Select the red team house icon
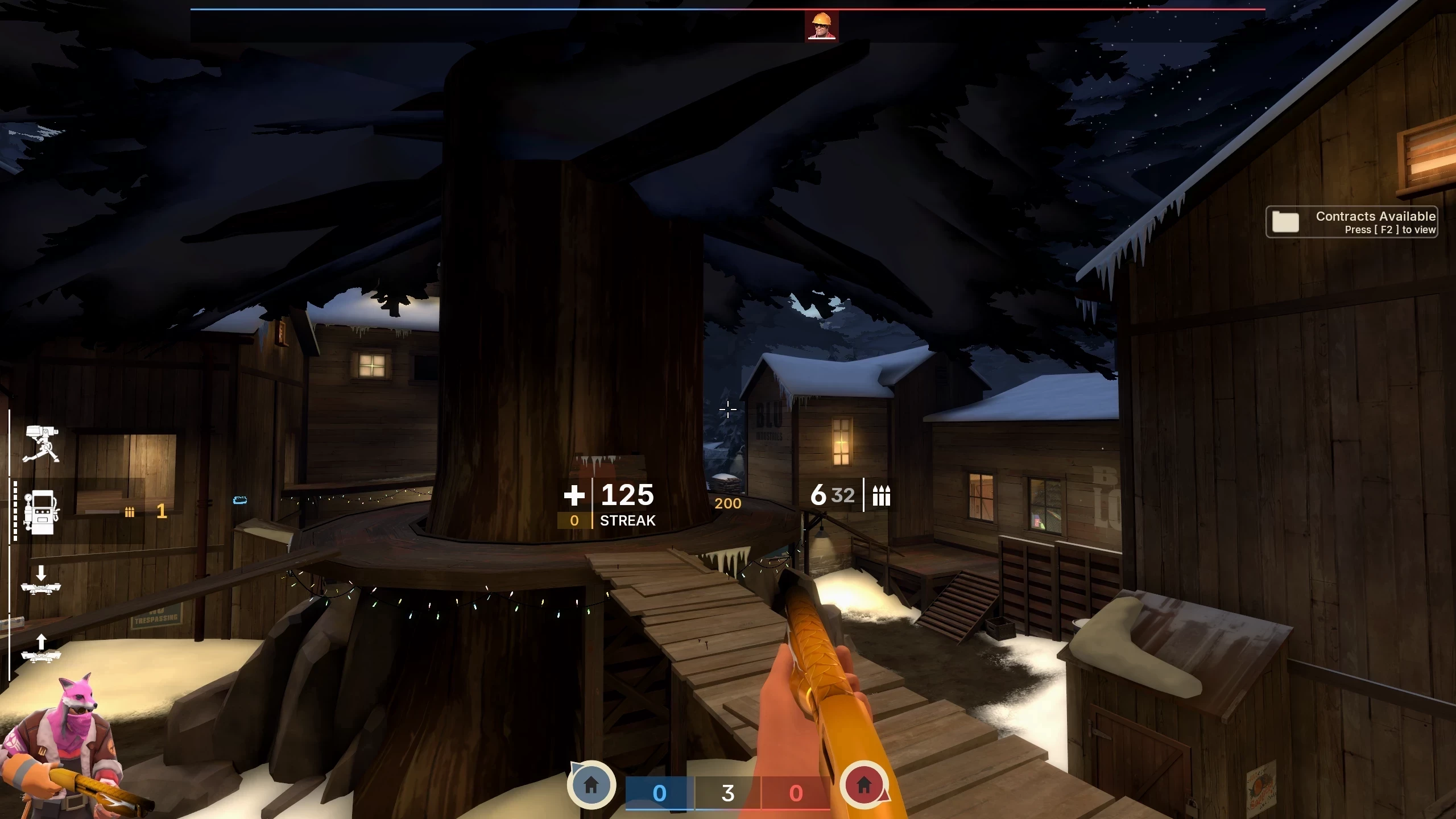Viewport: 1456px width, 819px height. pos(864,785)
